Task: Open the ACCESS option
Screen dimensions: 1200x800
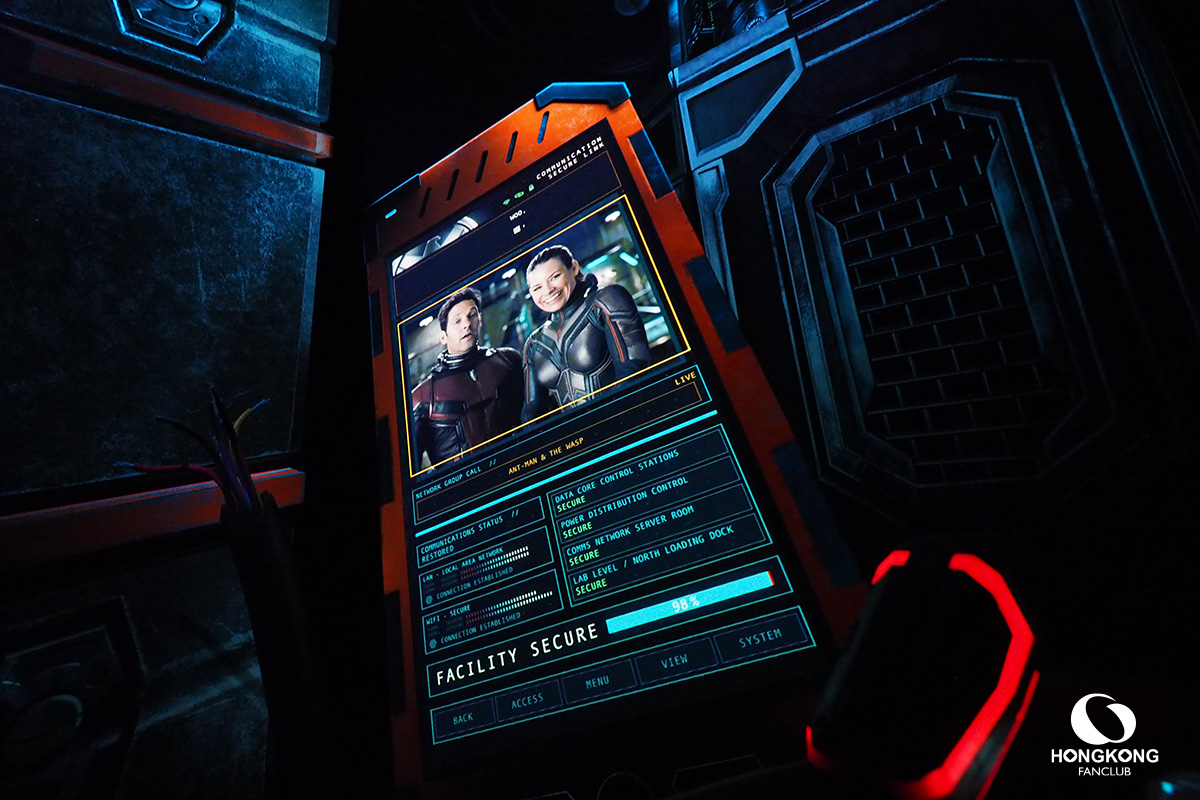Action: (527, 701)
